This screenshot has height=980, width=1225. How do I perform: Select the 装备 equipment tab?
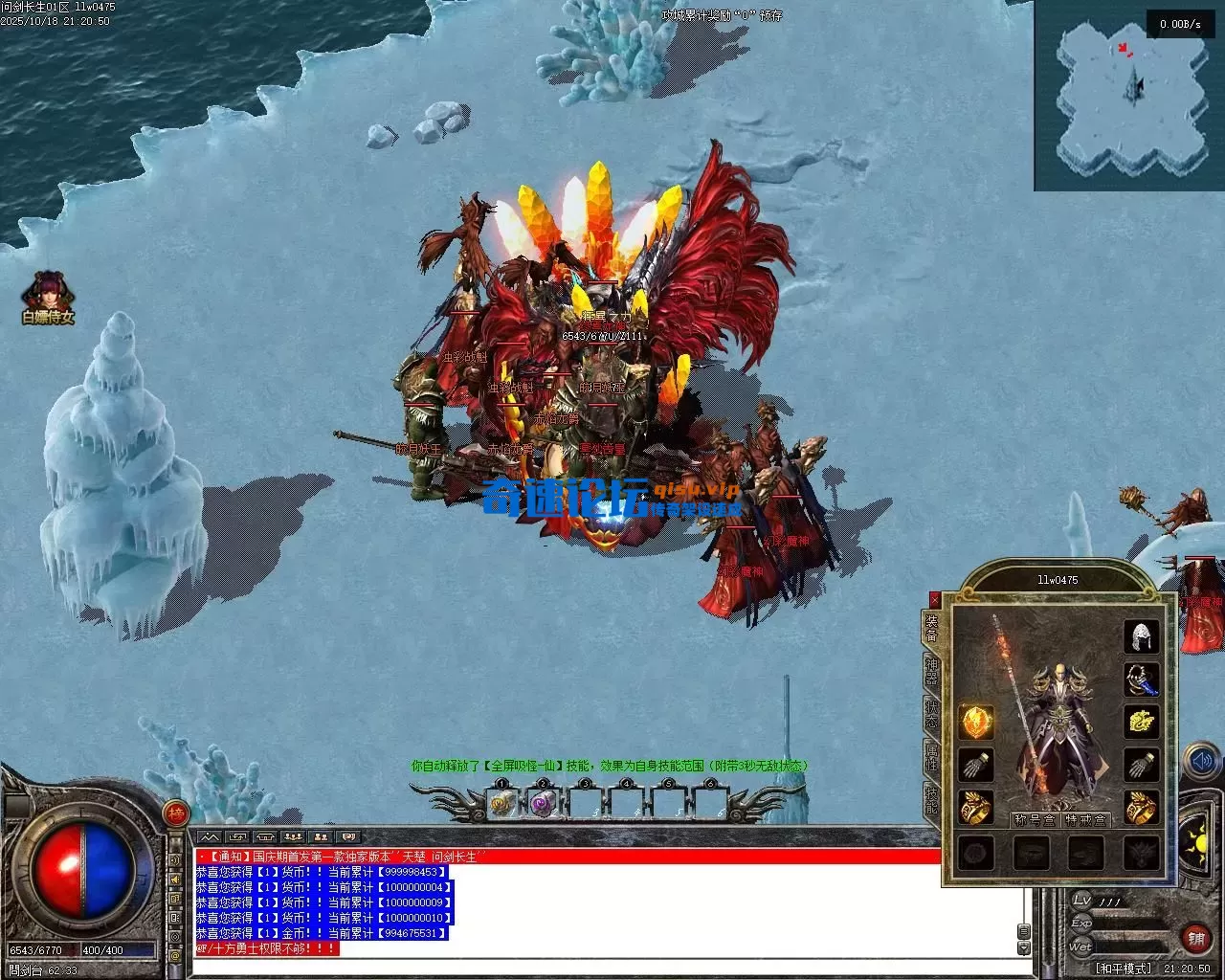click(931, 627)
